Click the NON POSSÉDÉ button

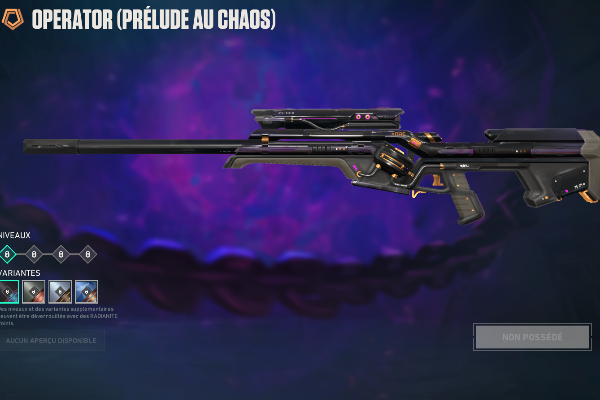click(x=533, y=337)
